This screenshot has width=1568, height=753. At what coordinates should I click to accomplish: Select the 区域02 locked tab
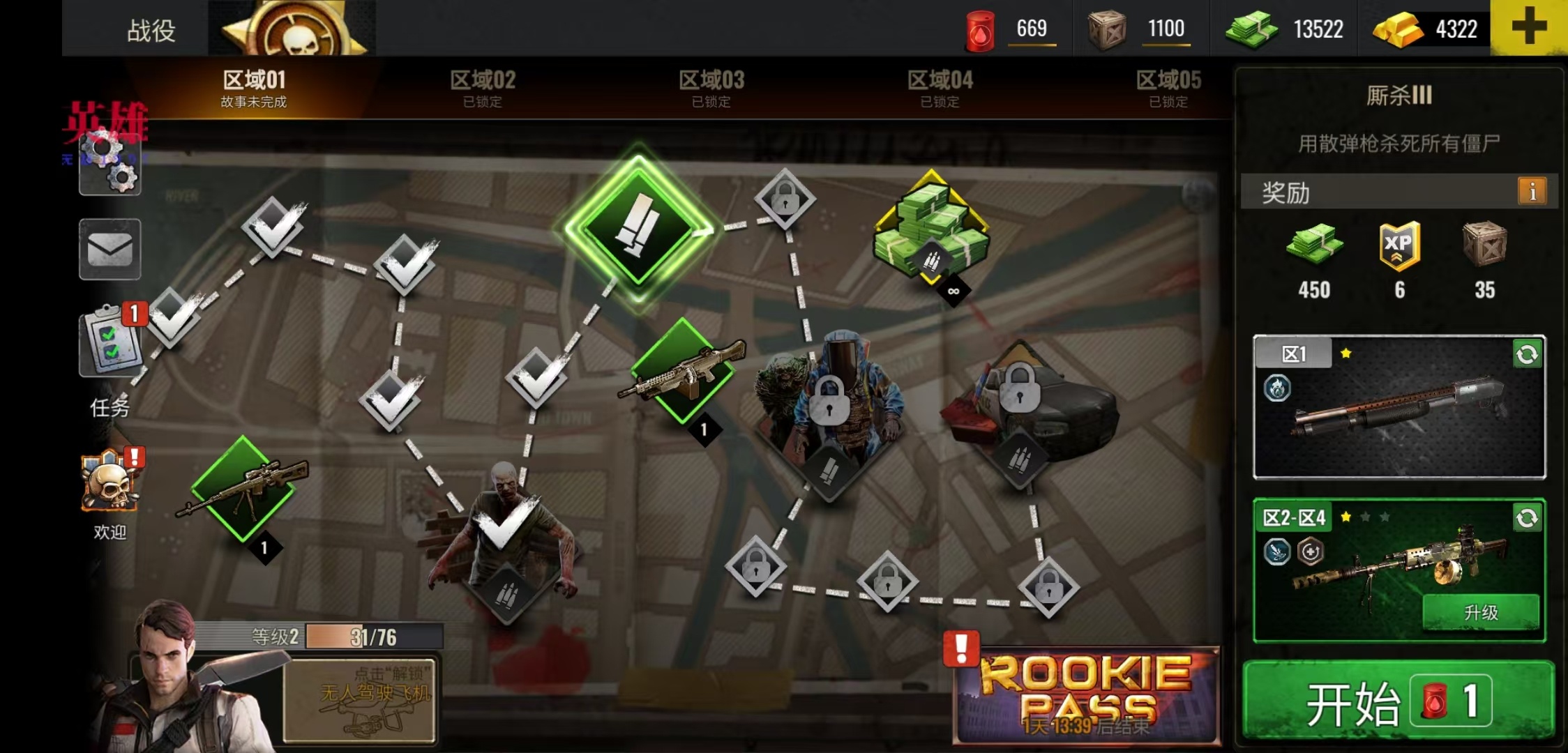(483, 89)
